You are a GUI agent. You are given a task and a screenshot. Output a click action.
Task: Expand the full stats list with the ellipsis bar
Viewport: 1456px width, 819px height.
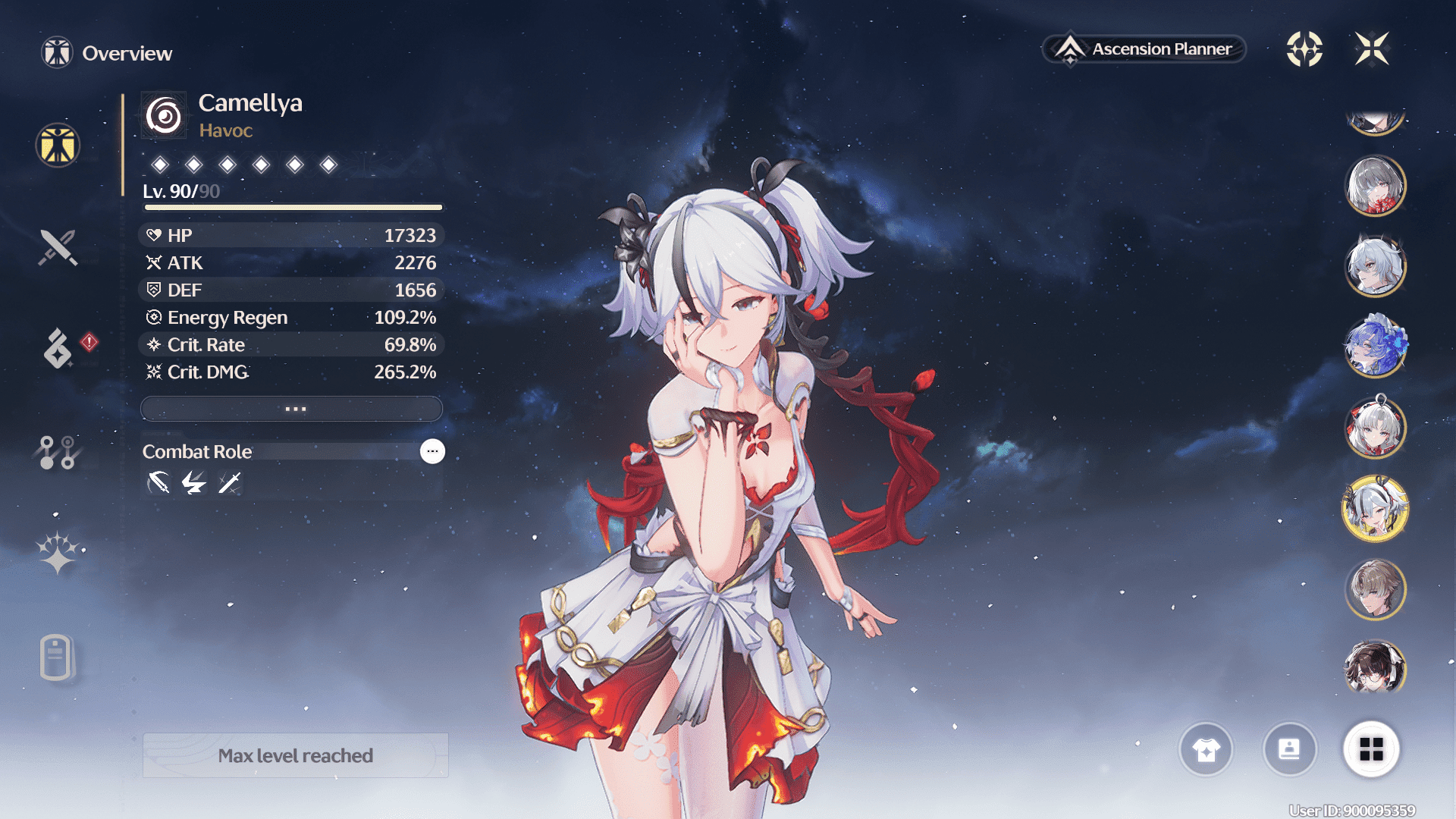click(x=292, y=409)
